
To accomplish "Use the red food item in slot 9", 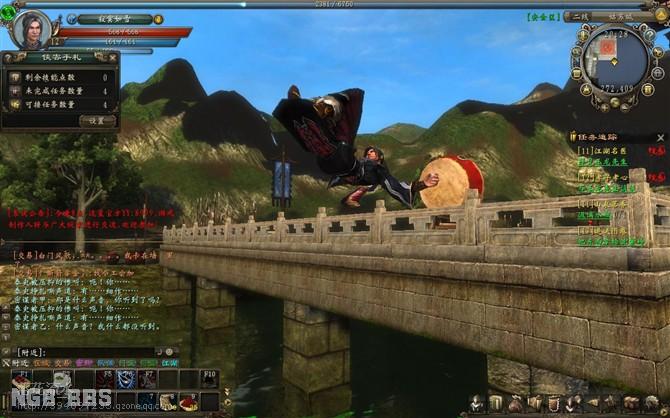I will 190,402.
